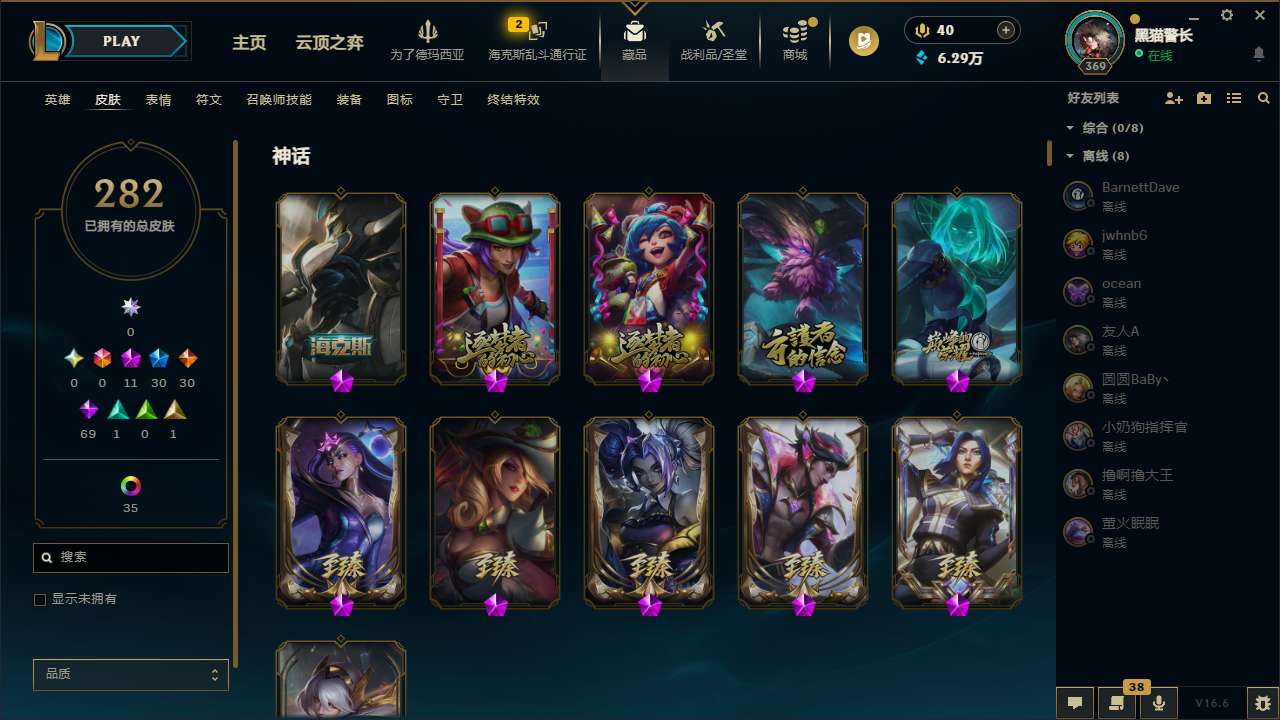Image resolution: width=1280 pixels, height=720 pixels.
Task: Collapse the 综合 (0/8) friends group
Action: pyautogui.click(x=1070, y=127)
